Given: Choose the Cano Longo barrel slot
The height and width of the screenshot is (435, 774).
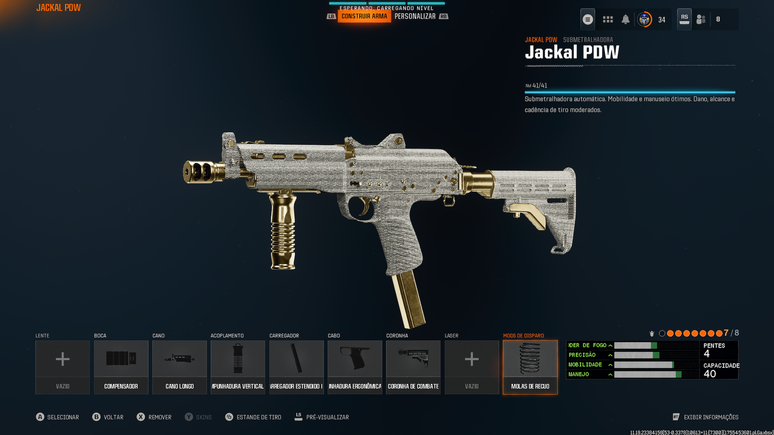Looking at the screenshot, I should point(180,366).
